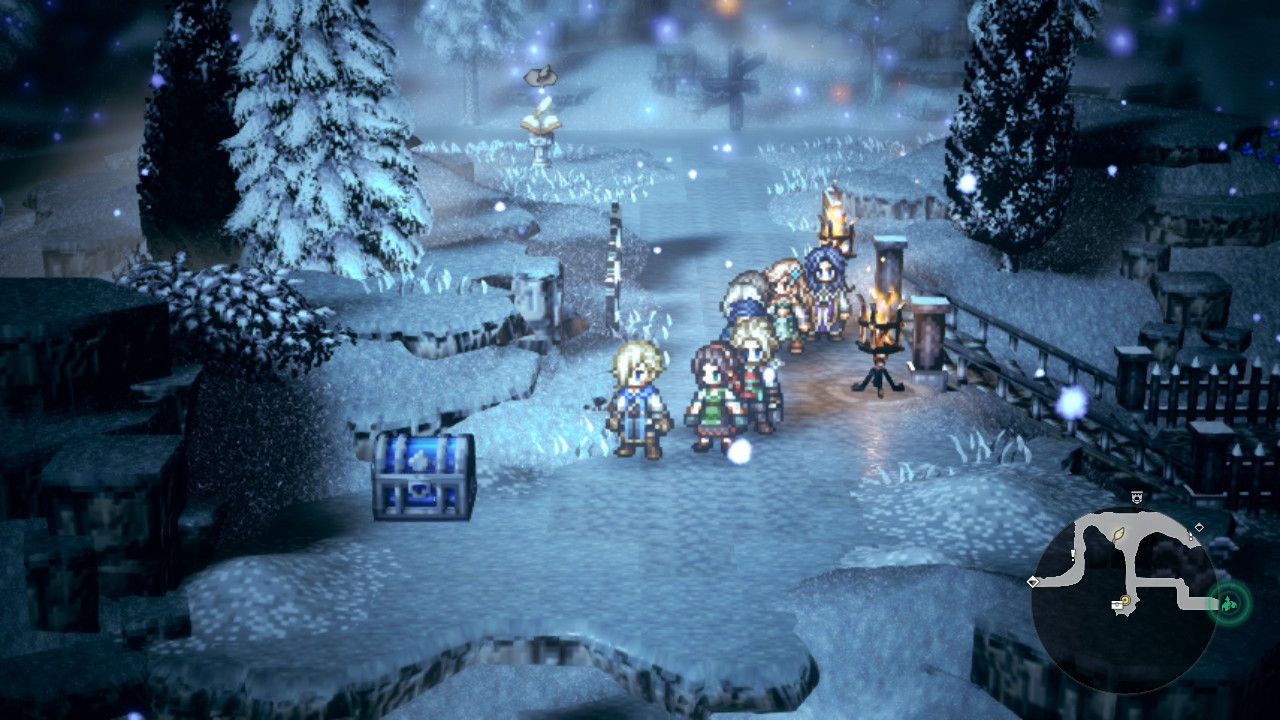
Task: Click the green player arrow on the minimap
Action: point(1229,602)
